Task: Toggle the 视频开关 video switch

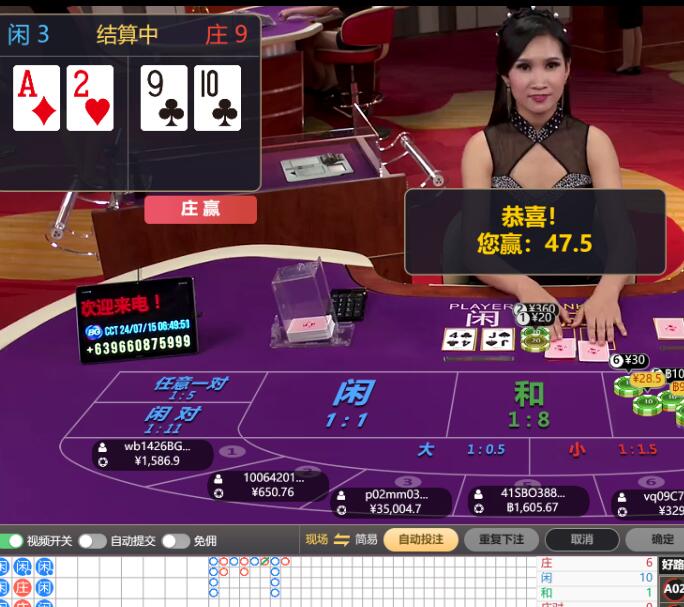Action: tap(14, 541)
